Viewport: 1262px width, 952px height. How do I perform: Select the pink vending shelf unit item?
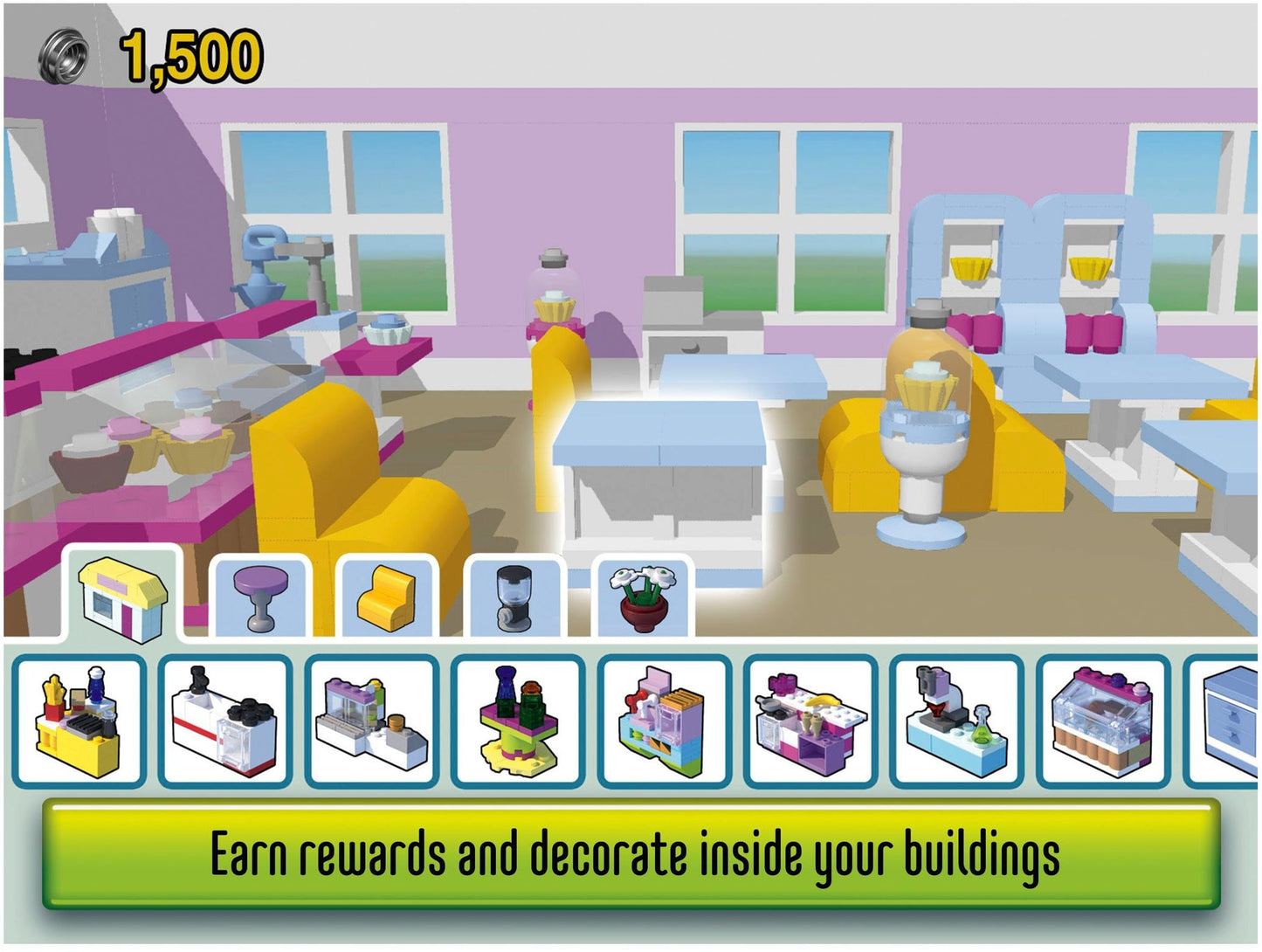[660, 723]
